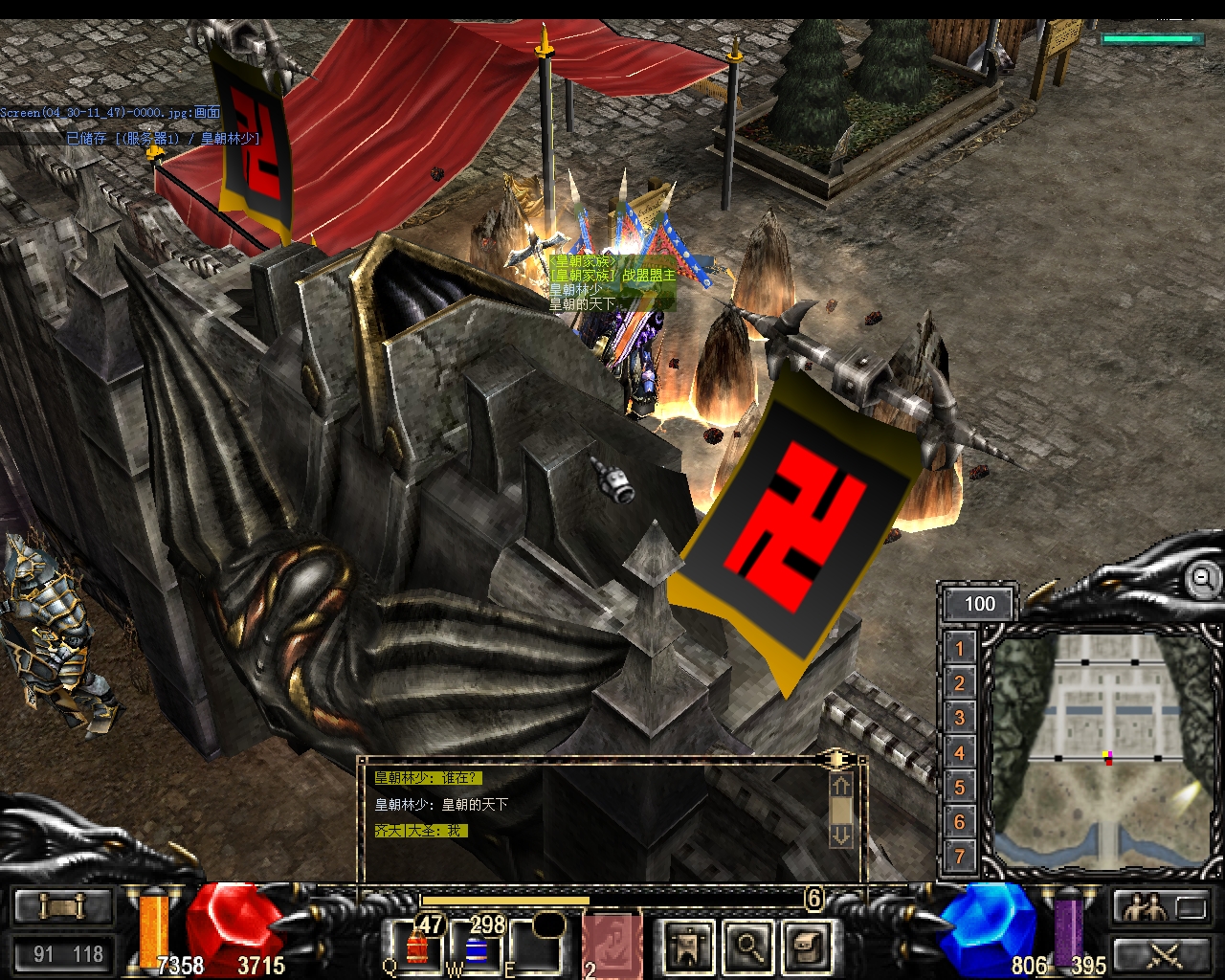Choose numbered button 3 beside the minimap
Screen dimensions: 1225x980
pyautogui.click(x=960, y=718)
